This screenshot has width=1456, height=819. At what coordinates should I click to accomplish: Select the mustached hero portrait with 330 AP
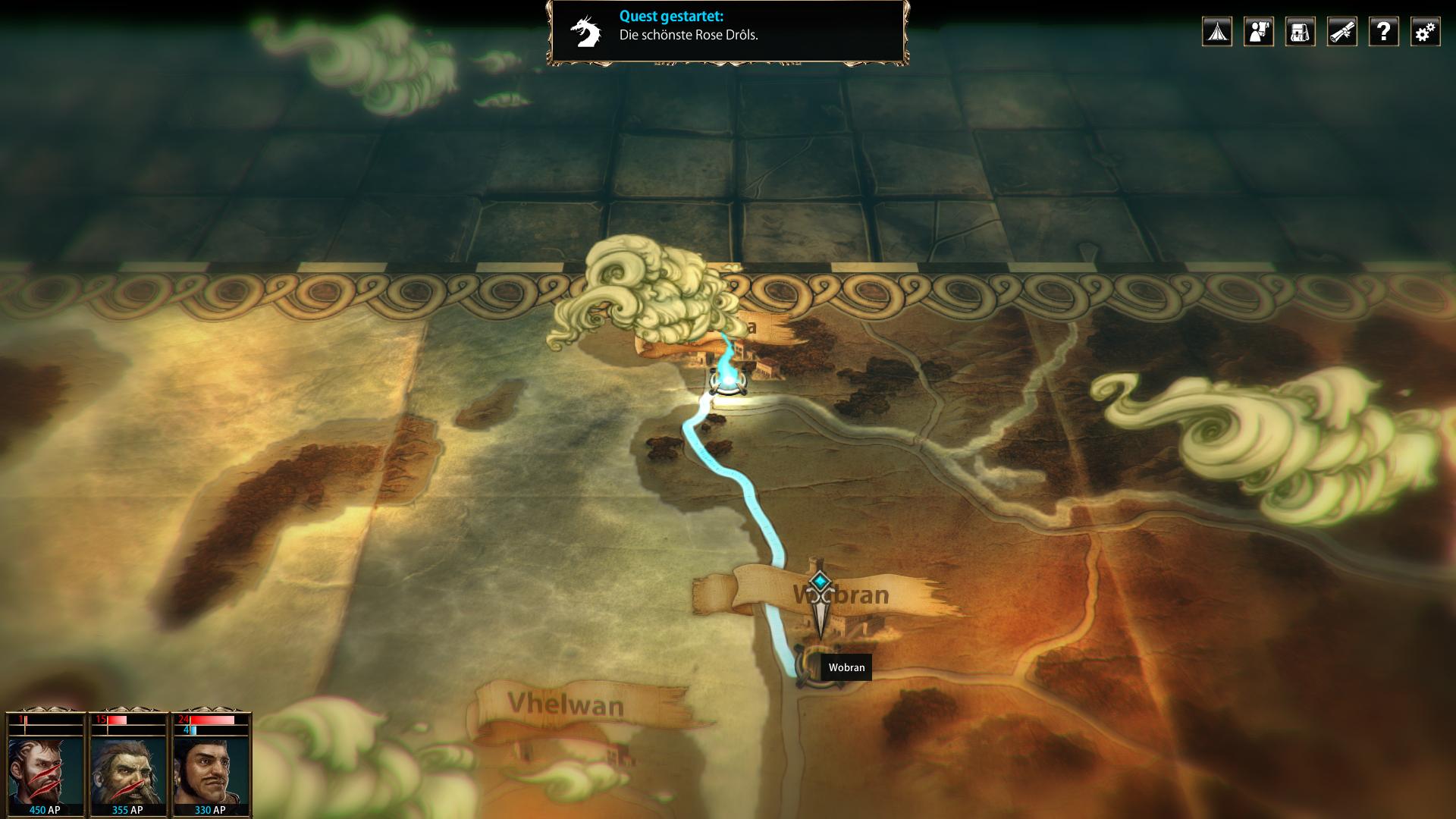(x=211, y=770)
